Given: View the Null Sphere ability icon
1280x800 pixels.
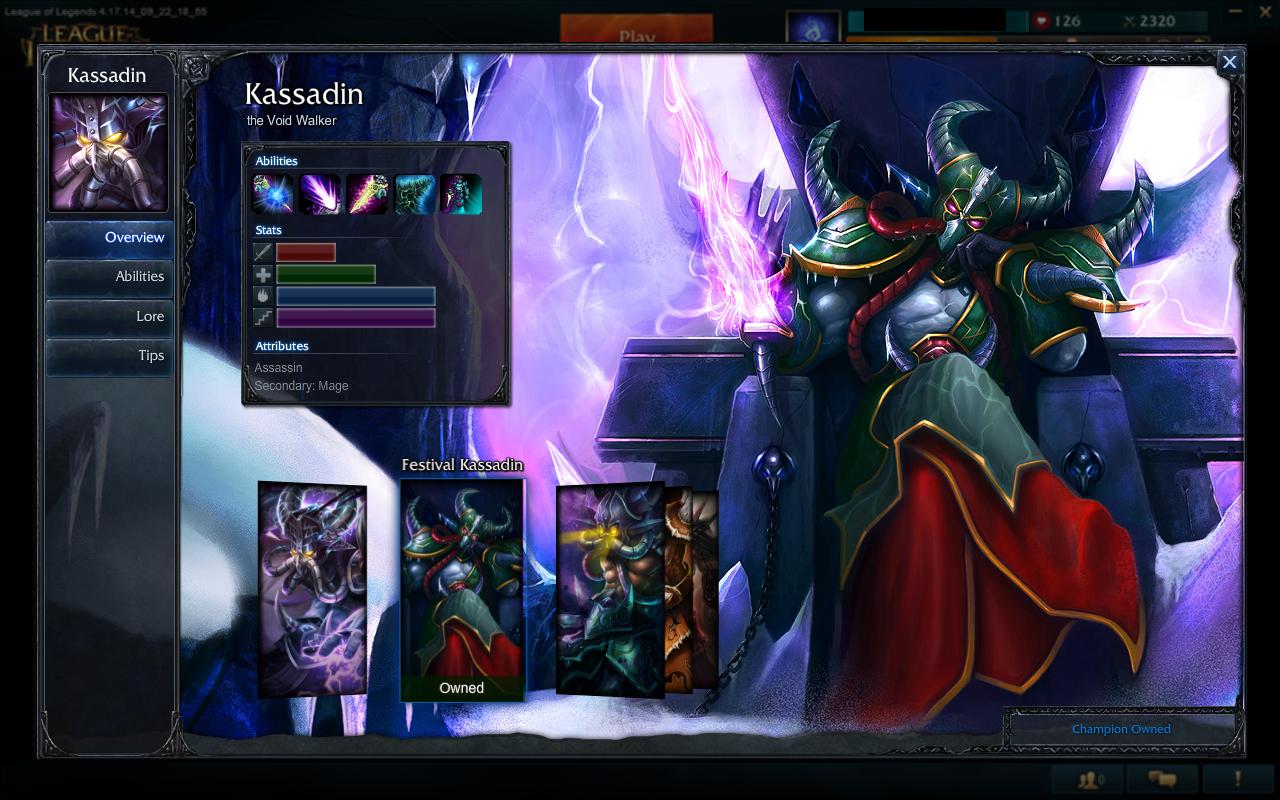Looking at the screenshot, I should click(320, 194).
